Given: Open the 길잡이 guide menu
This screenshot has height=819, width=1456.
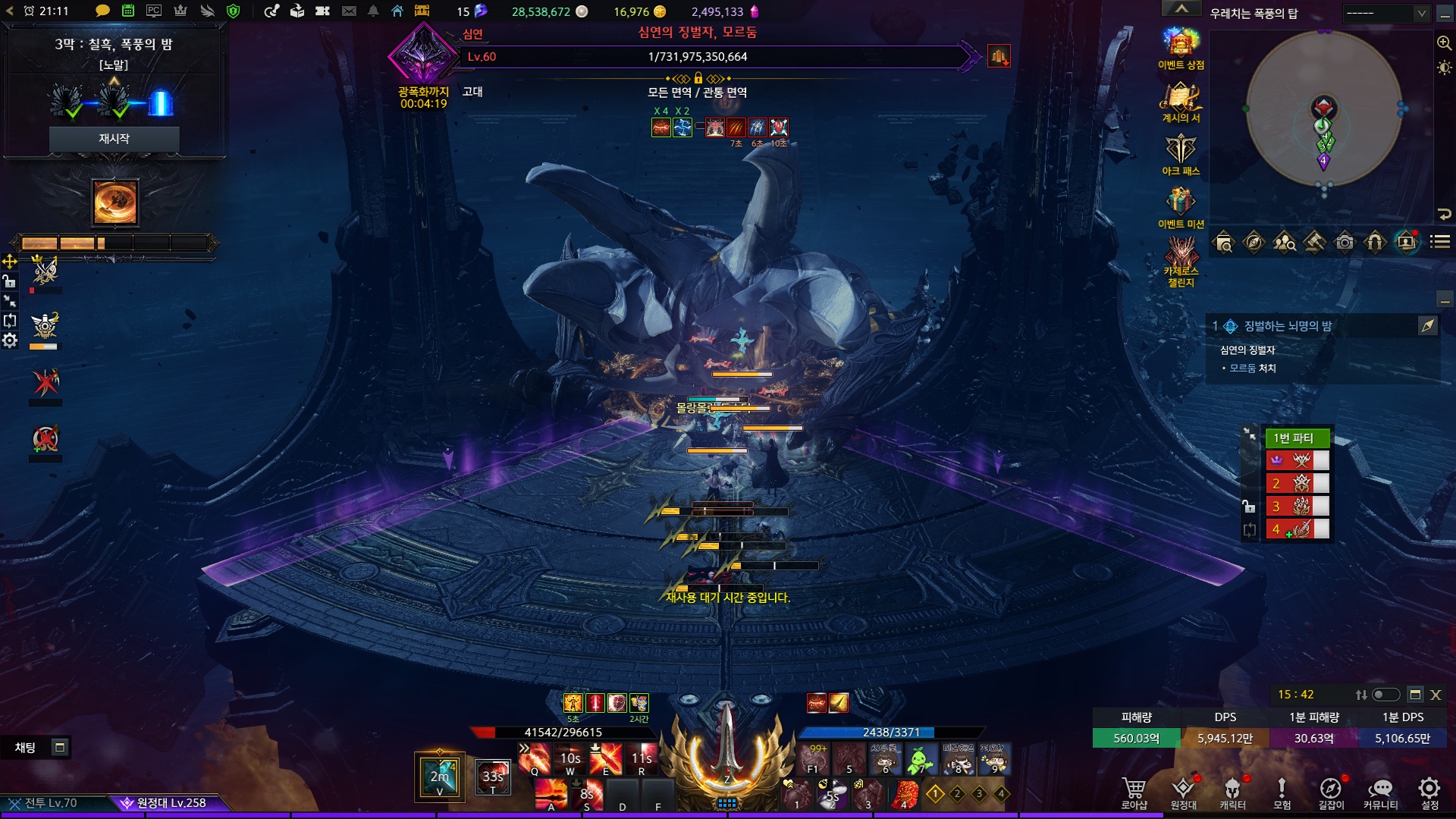Looking at the screenshot, I should [1330, 791].
